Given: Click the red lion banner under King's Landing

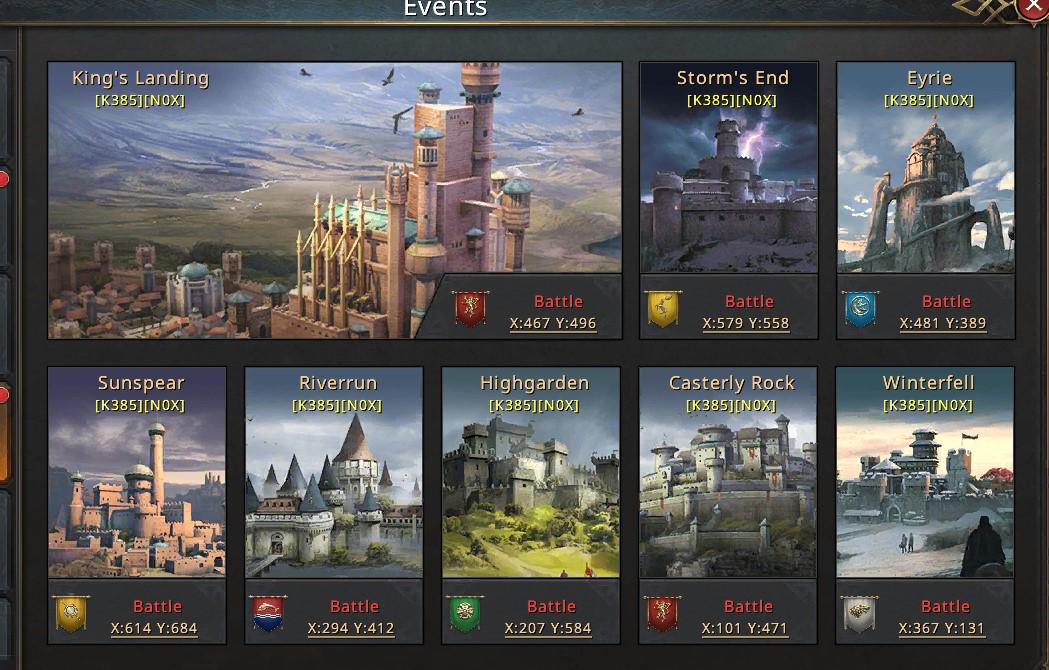Looking at the screenshot, I should point(470,309).
